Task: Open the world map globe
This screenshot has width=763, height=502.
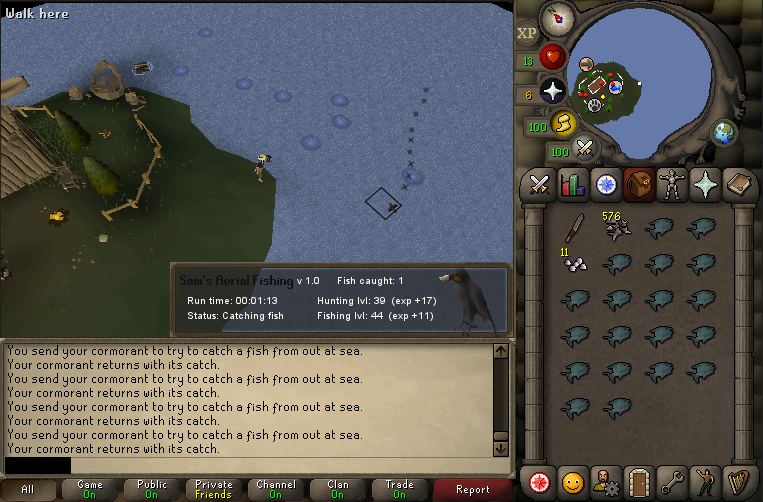Action: [x=724, y=133]
